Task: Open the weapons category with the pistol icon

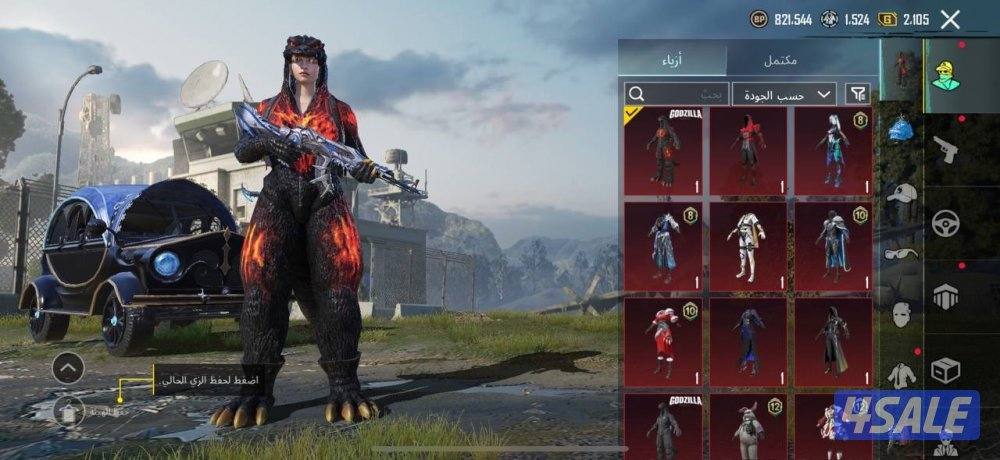Action: click(946, 151)
